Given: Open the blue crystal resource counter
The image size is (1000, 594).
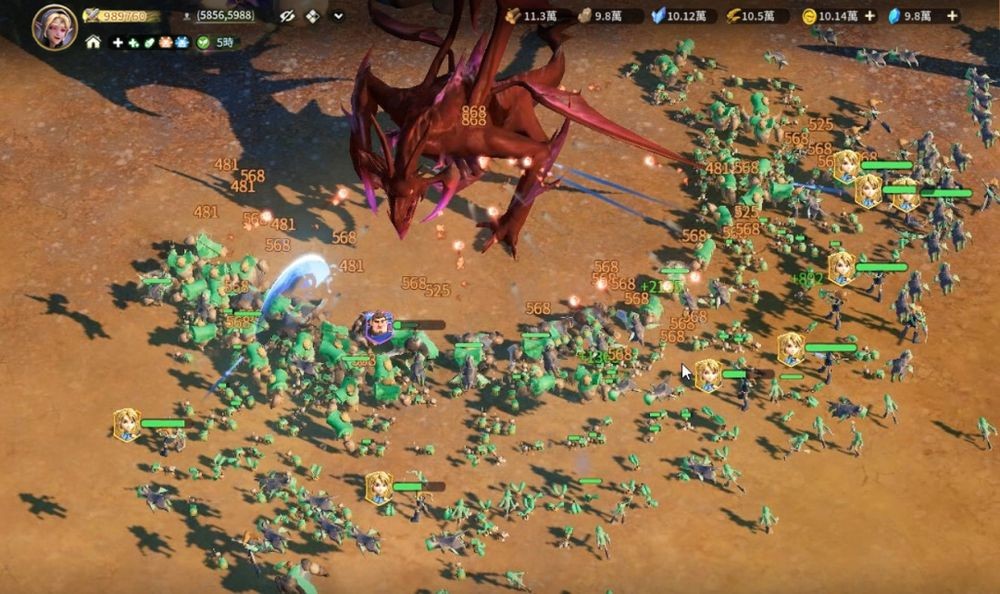Looking at the screenshot, I should (x=678, y=16).
